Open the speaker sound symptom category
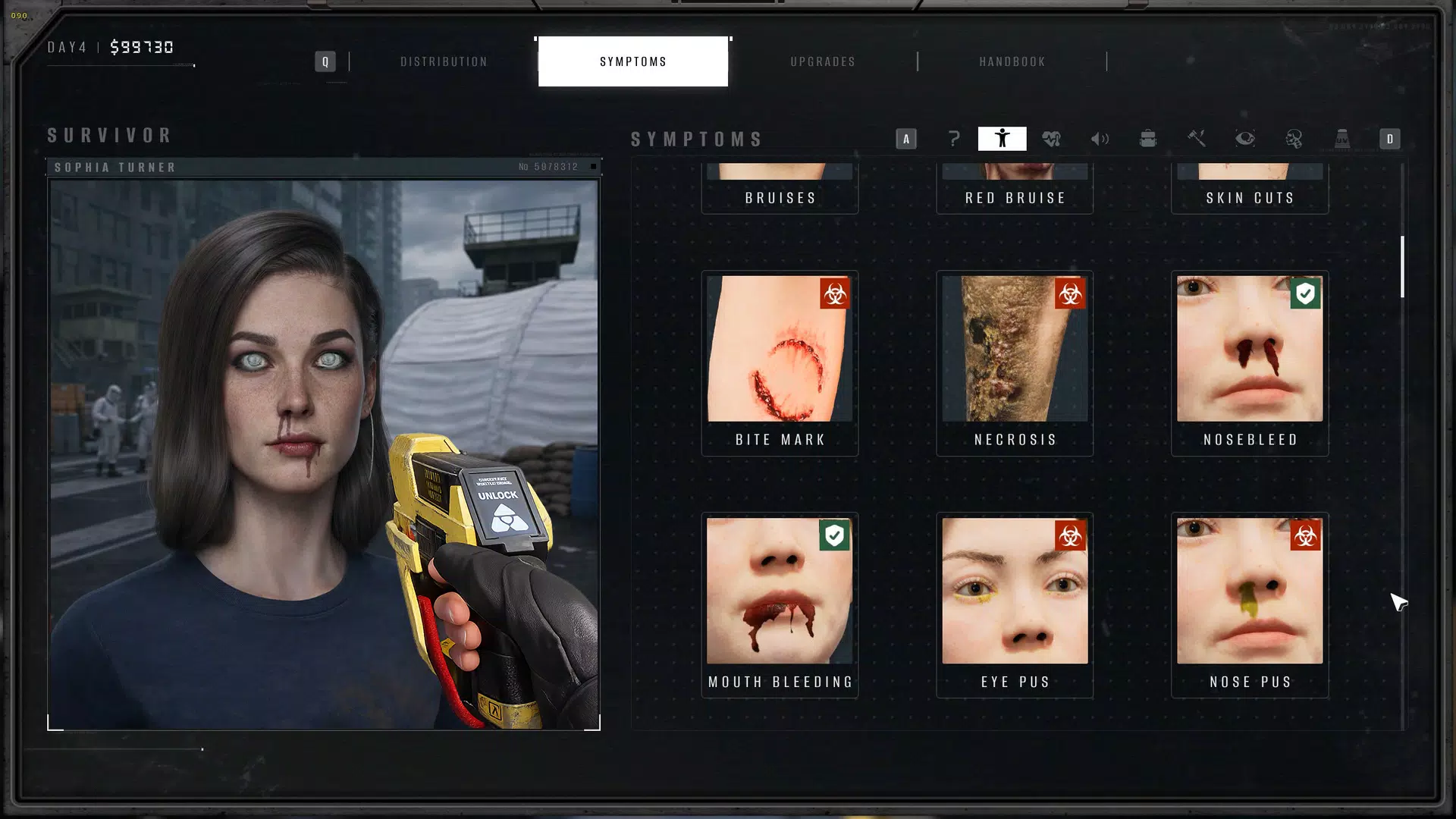The width and height of the screenshot is (1456, 819). (x=1100, y=139)
